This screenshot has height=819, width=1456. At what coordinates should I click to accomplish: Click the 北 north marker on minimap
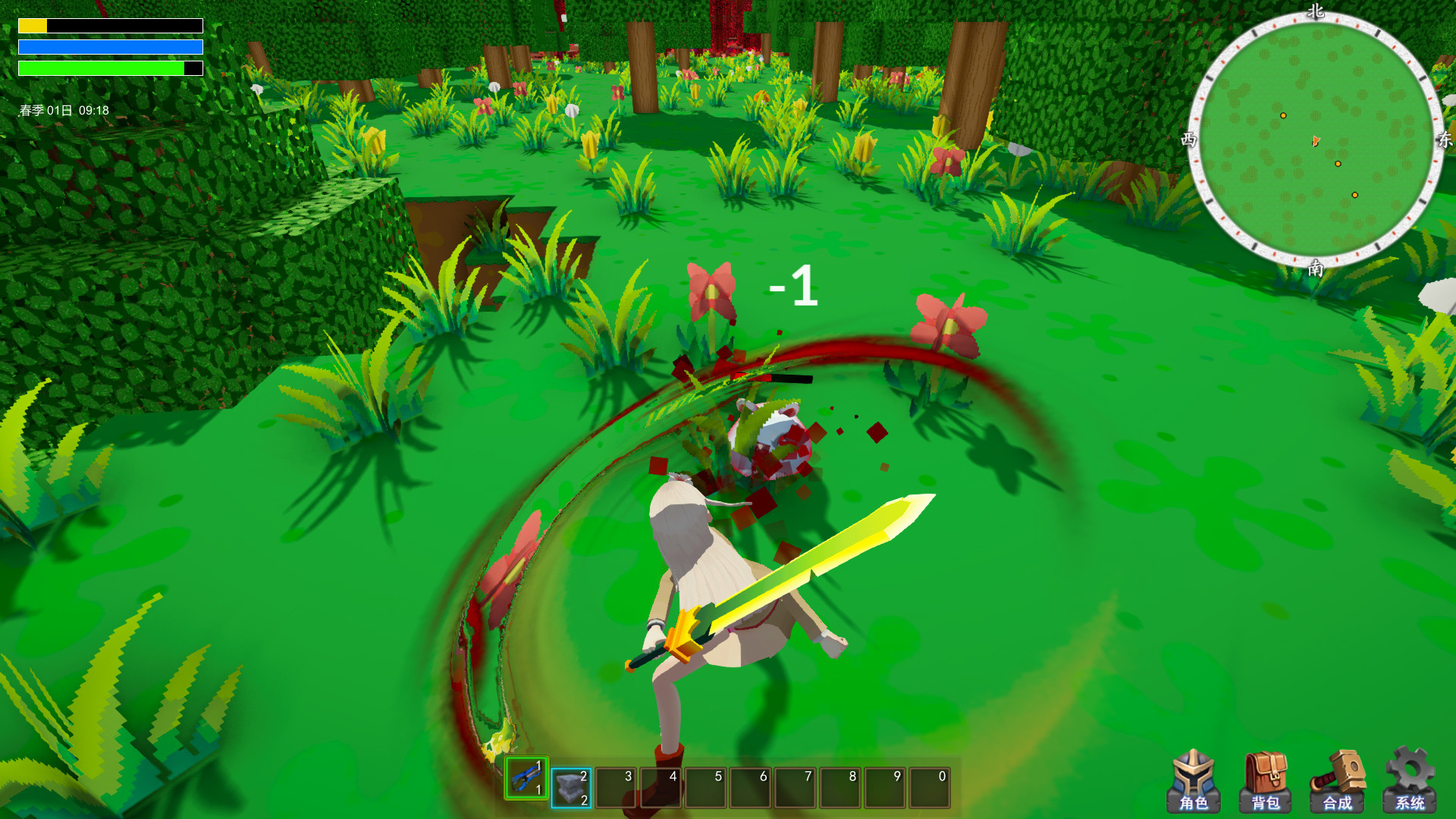pos(1316,12)
